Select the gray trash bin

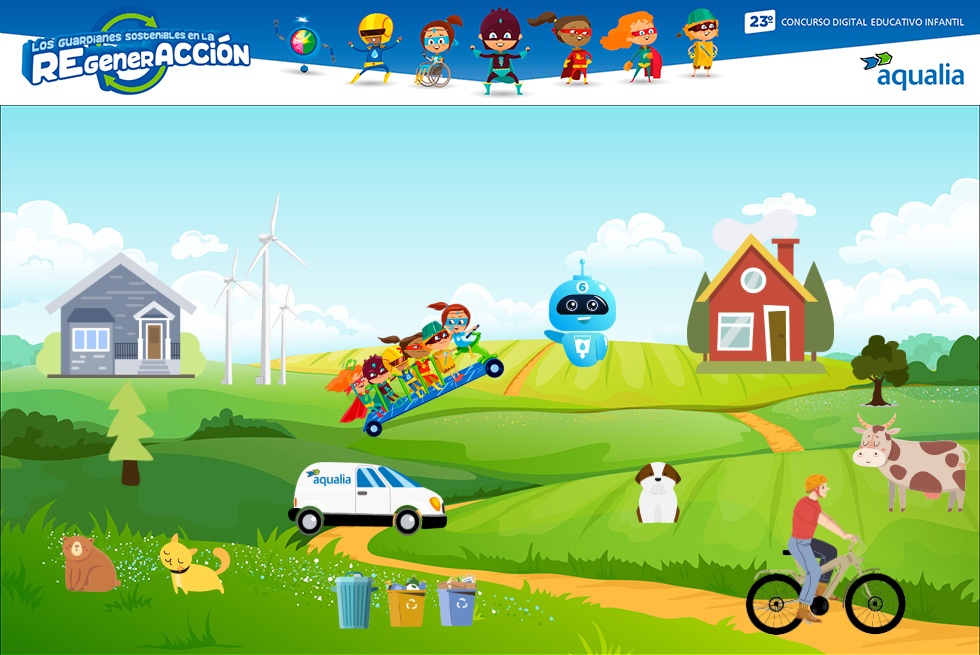pyautogui.click(x=352, y=601)
